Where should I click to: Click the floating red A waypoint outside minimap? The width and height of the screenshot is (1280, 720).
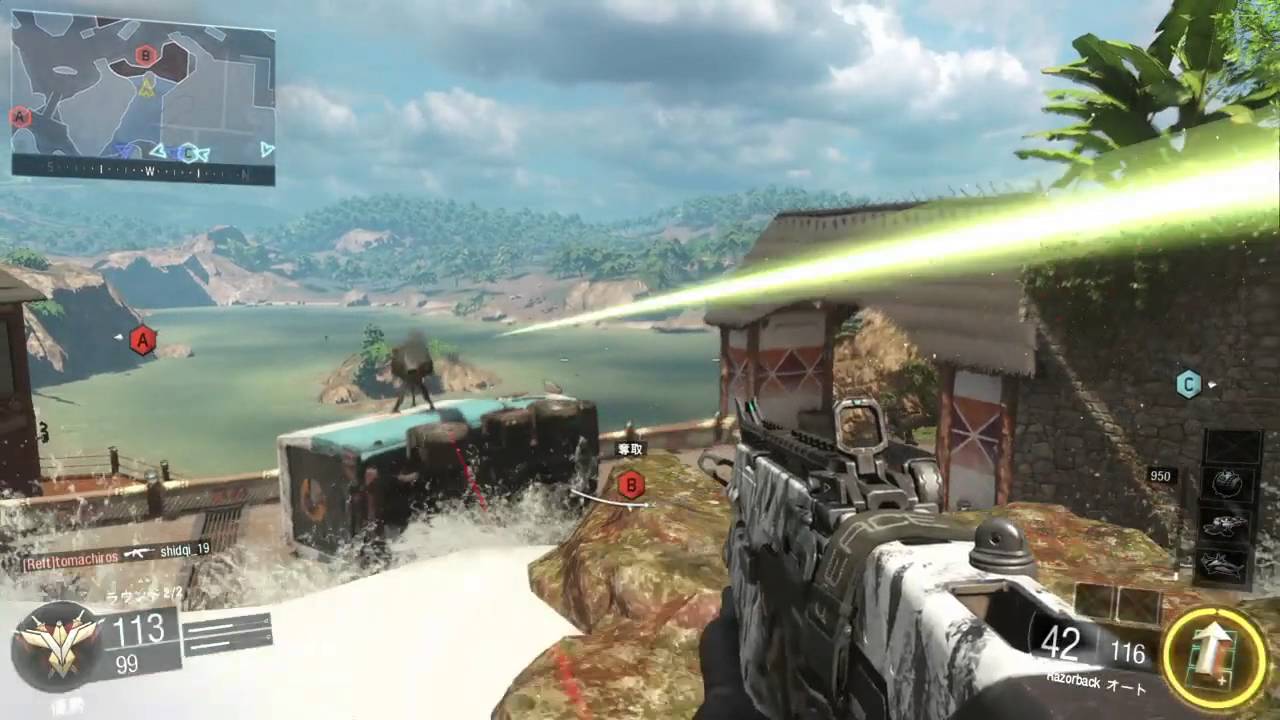[143, 341]
